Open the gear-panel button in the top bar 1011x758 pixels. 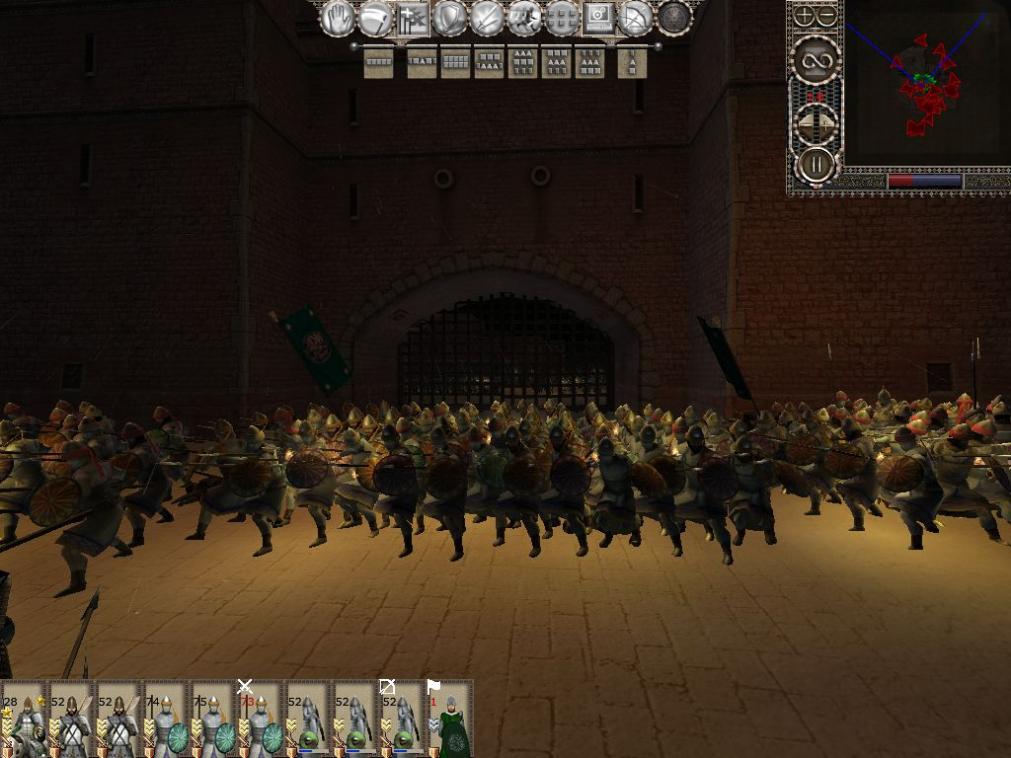599,18
